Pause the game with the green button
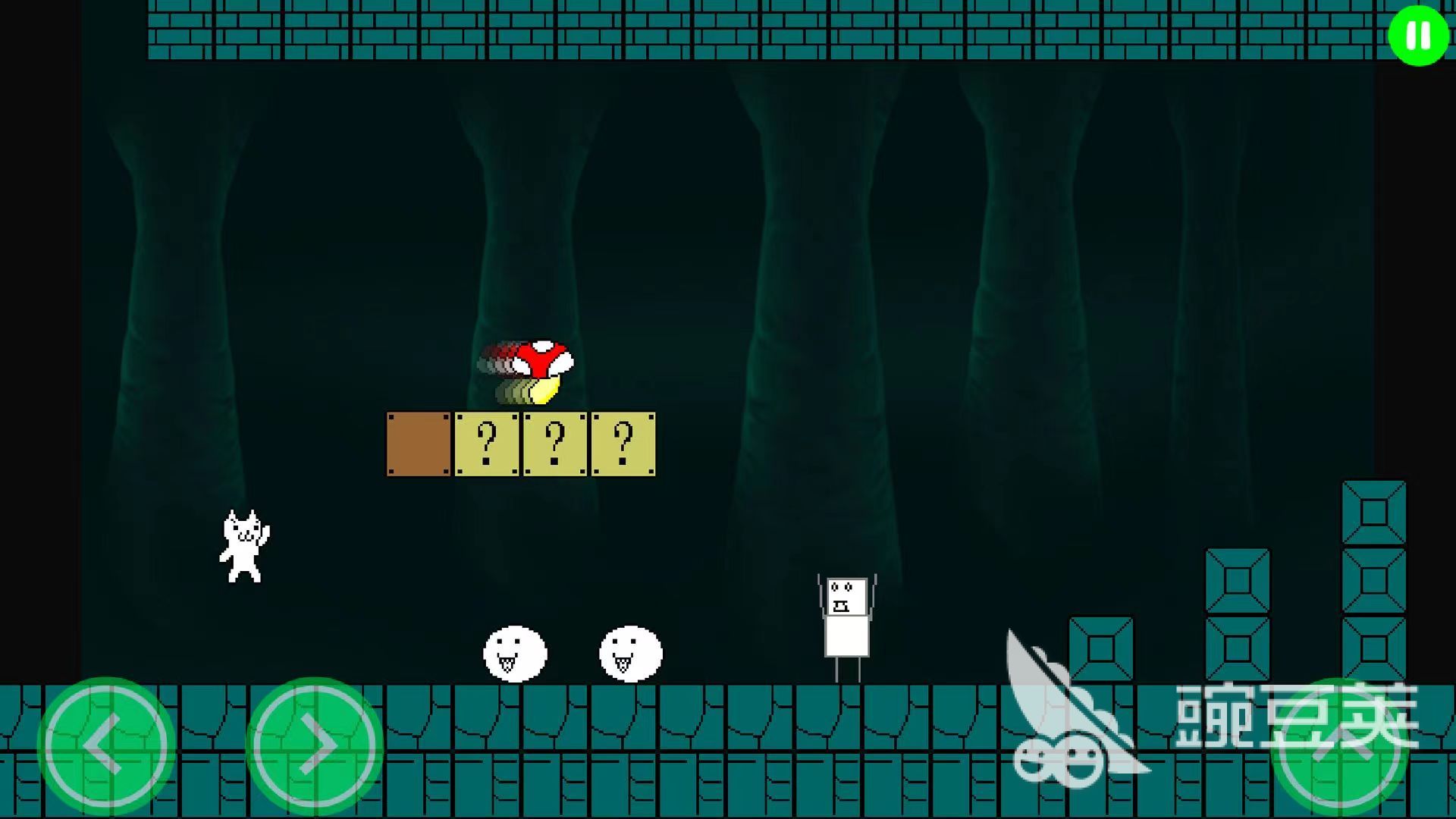The height and width of the screenshot is (819, 1456). click(x=1417, y=35)
